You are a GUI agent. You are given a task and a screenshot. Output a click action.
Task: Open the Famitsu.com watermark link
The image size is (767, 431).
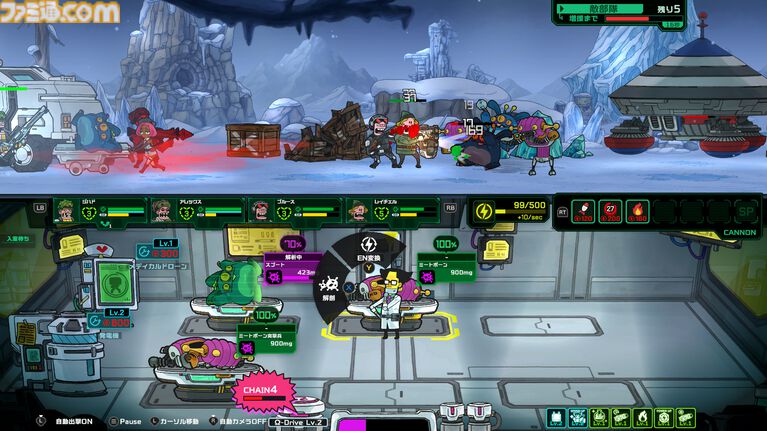pyautogui.click(x=60, y=12)
